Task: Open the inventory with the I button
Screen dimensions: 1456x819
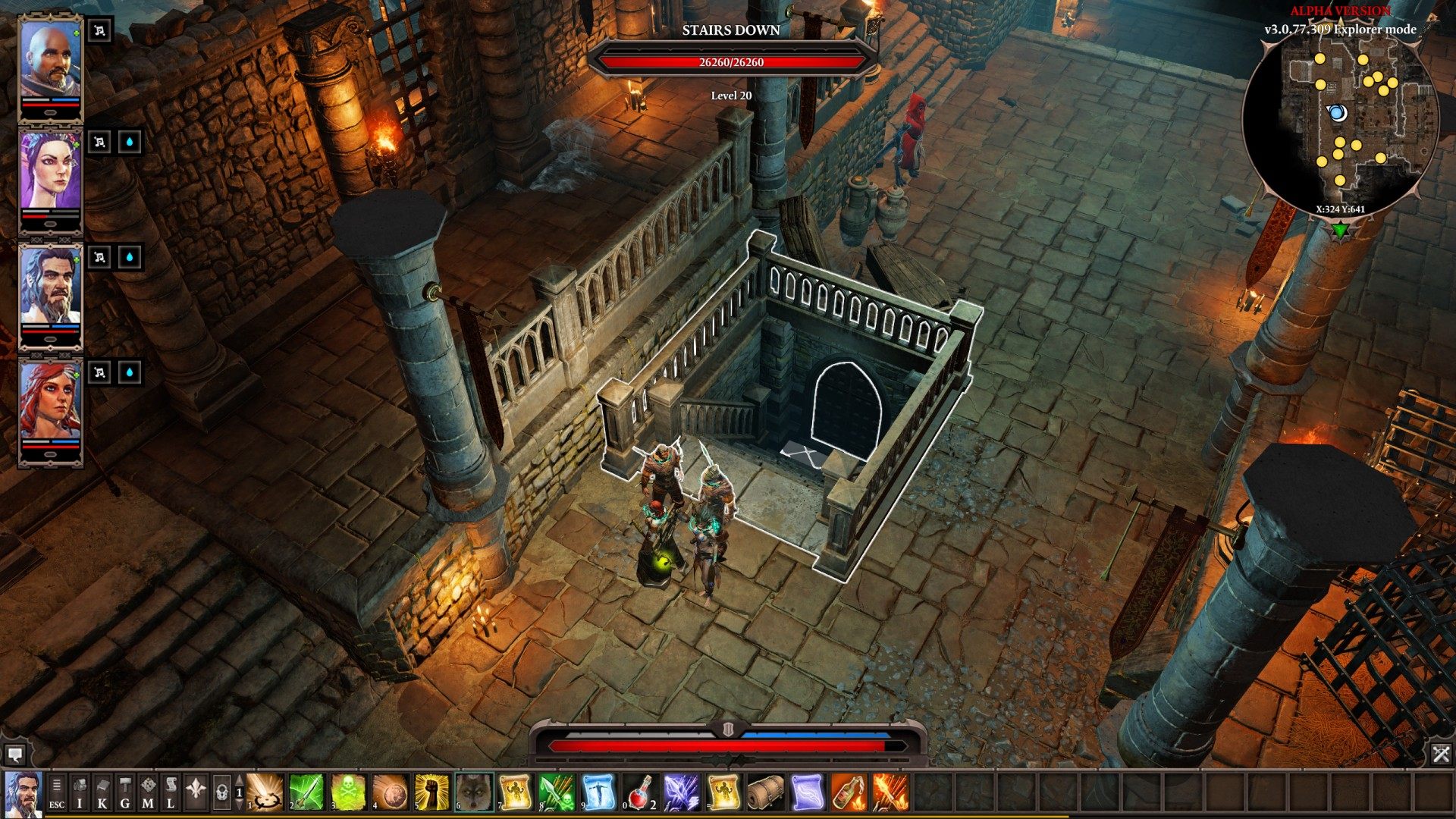Action: tap(80, 792)
